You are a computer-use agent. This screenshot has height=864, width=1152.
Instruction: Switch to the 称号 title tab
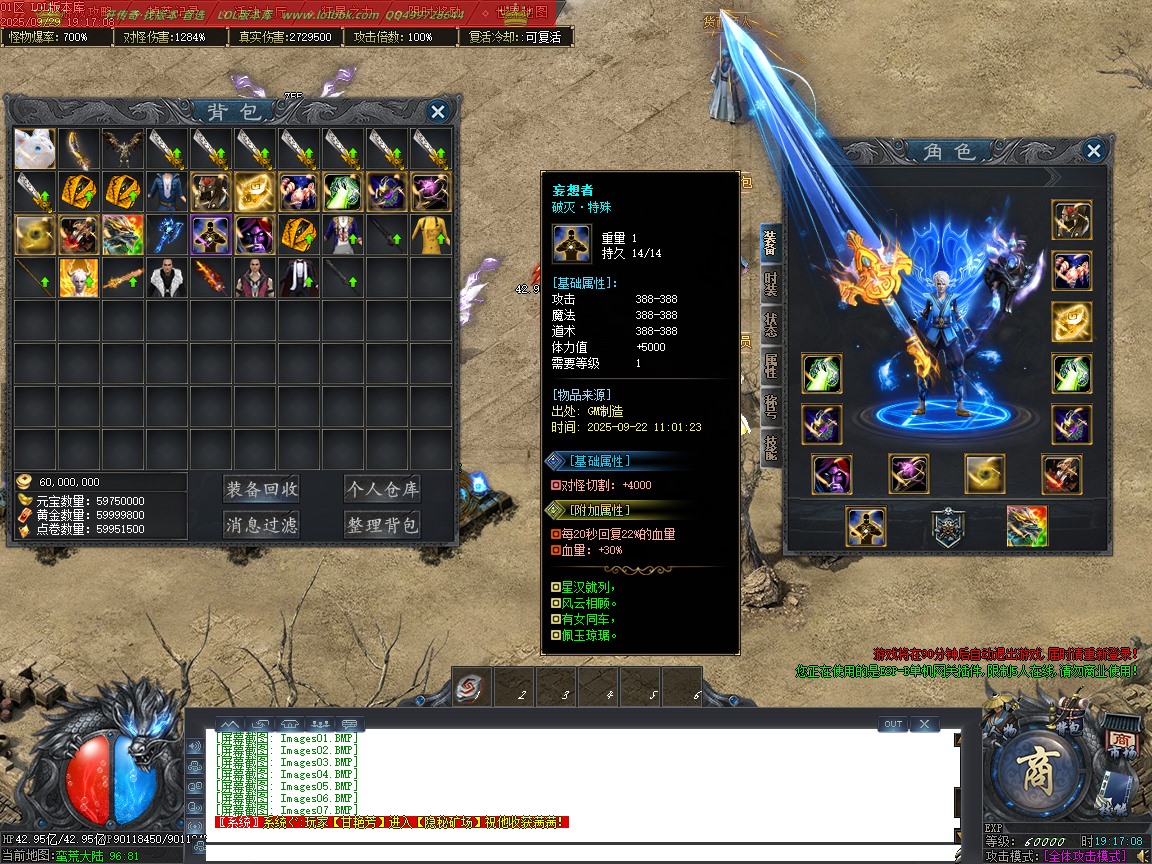[x=770, y=406]
